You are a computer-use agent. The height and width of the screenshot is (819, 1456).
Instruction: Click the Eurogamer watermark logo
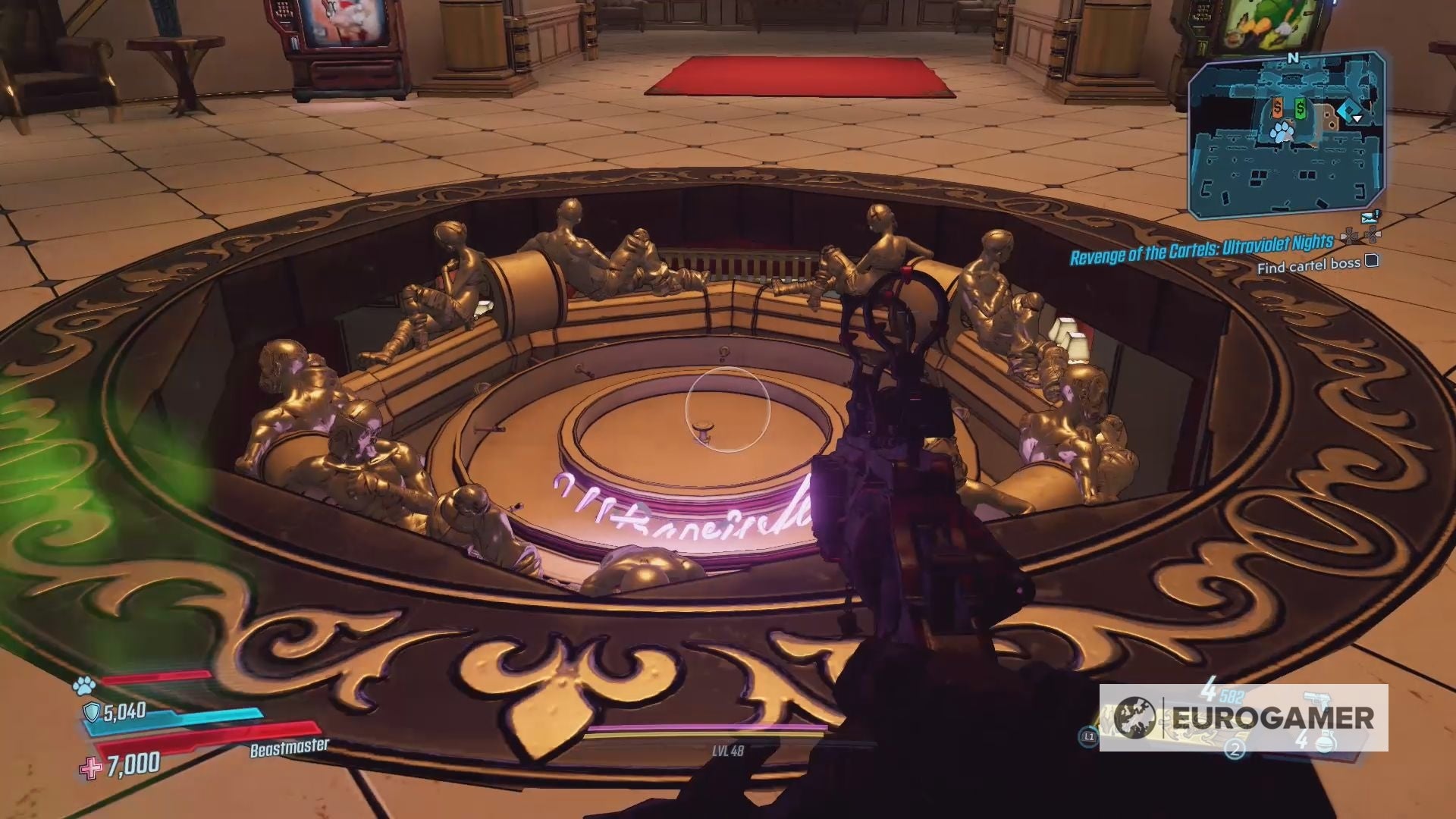1244,717
